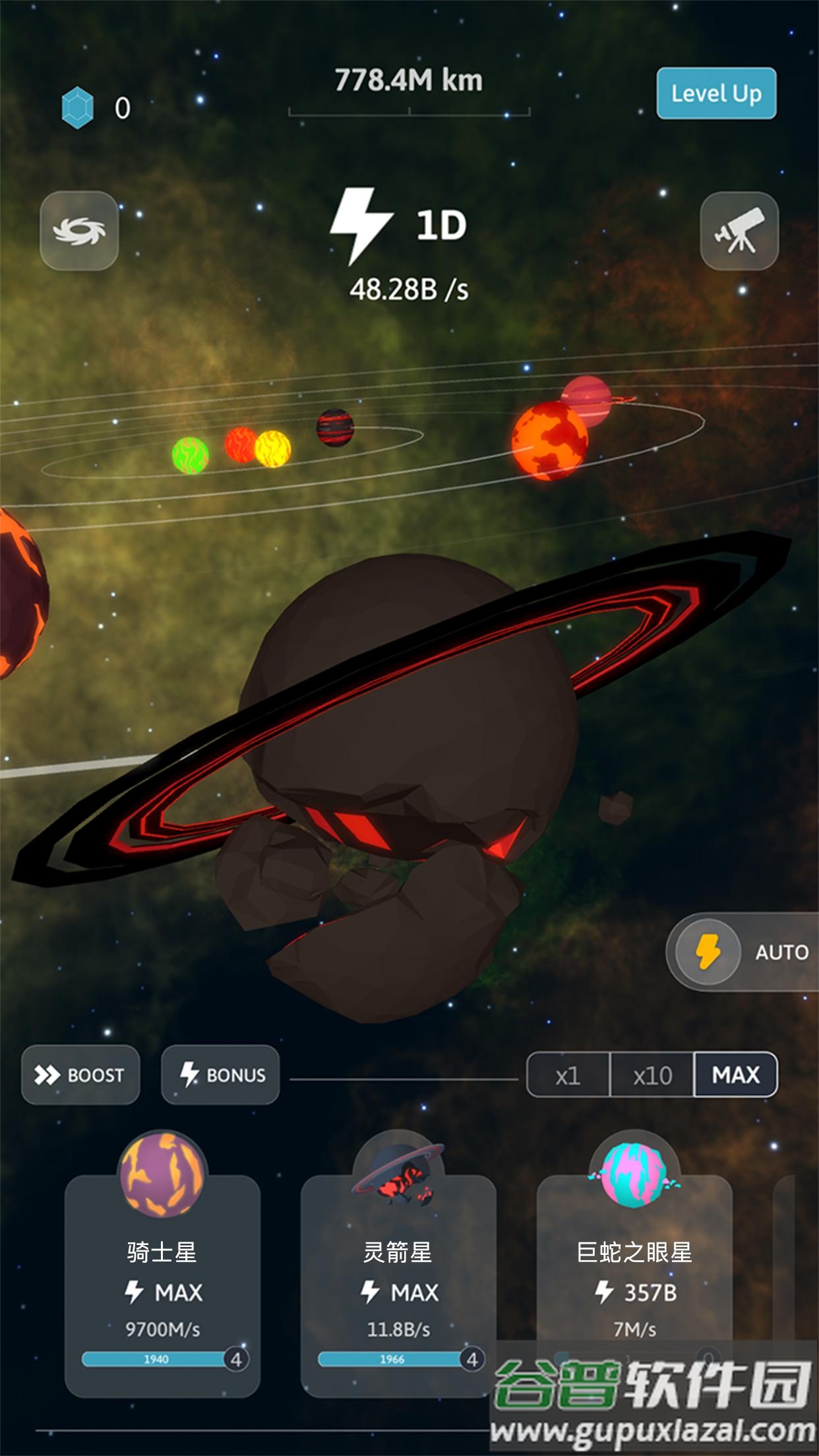
Task: Open the telescope view
Action: (x=739, y=231)
